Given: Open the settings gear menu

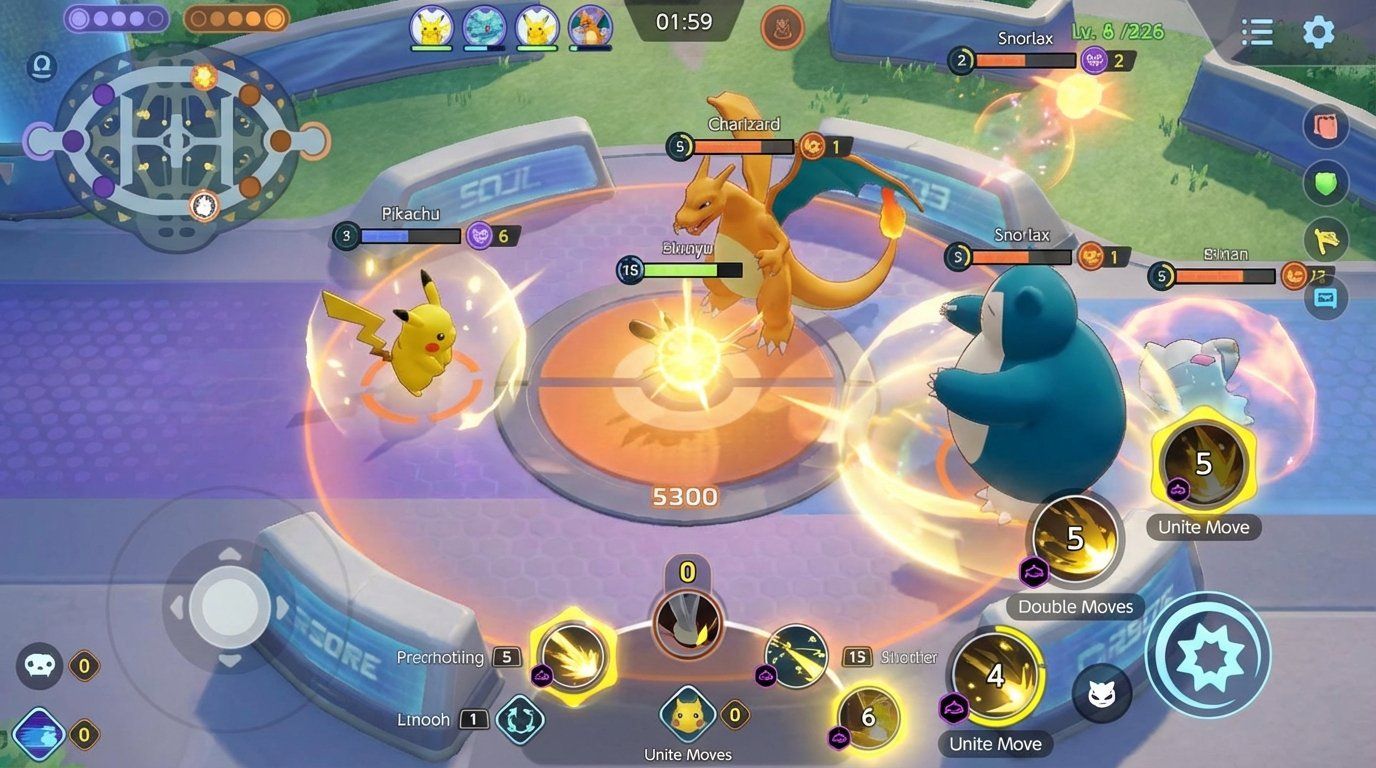Looking at the screenshot, I should click(x=1319, y=32).
